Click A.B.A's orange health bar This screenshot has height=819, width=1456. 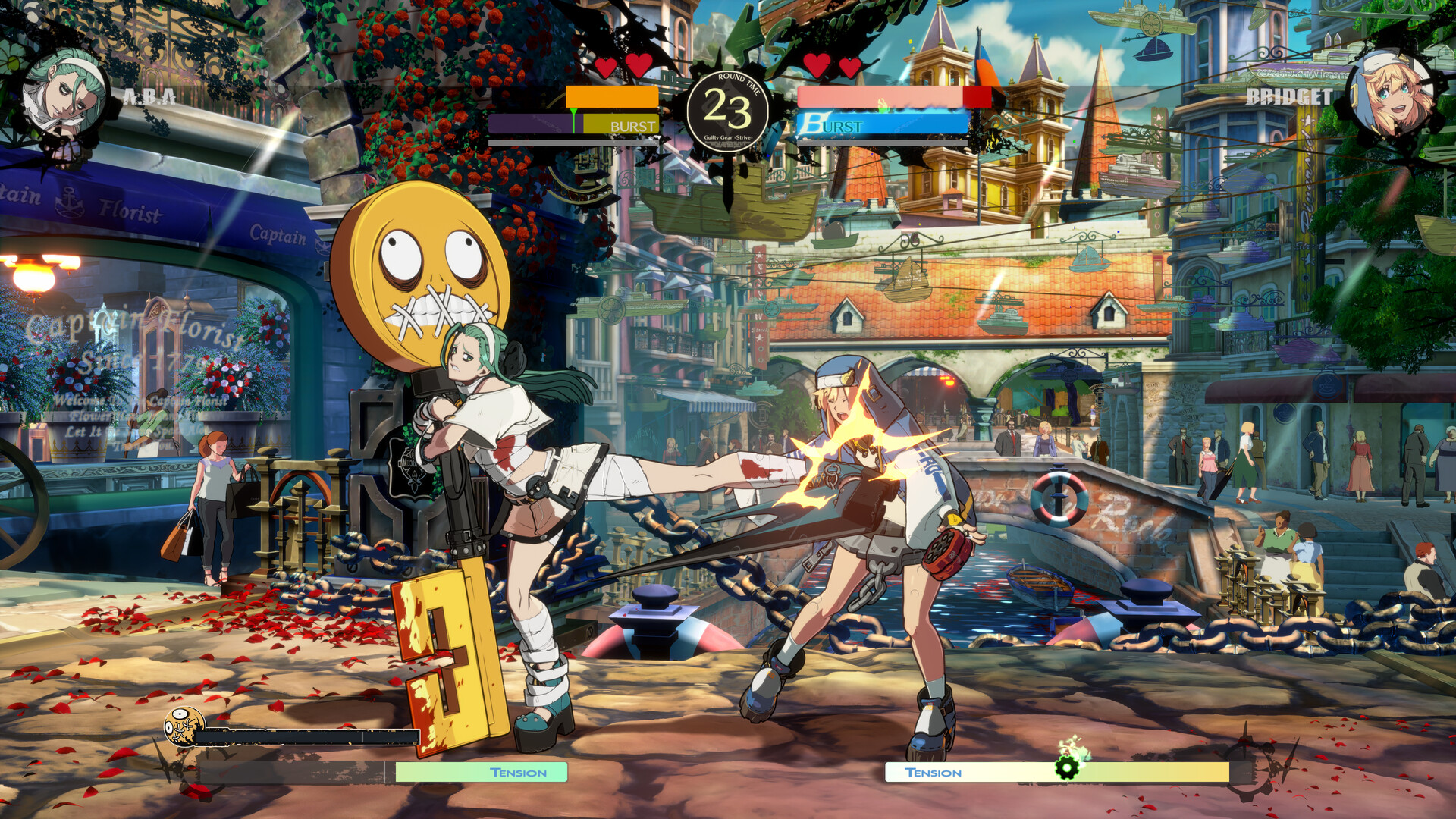tap(610, 97)
